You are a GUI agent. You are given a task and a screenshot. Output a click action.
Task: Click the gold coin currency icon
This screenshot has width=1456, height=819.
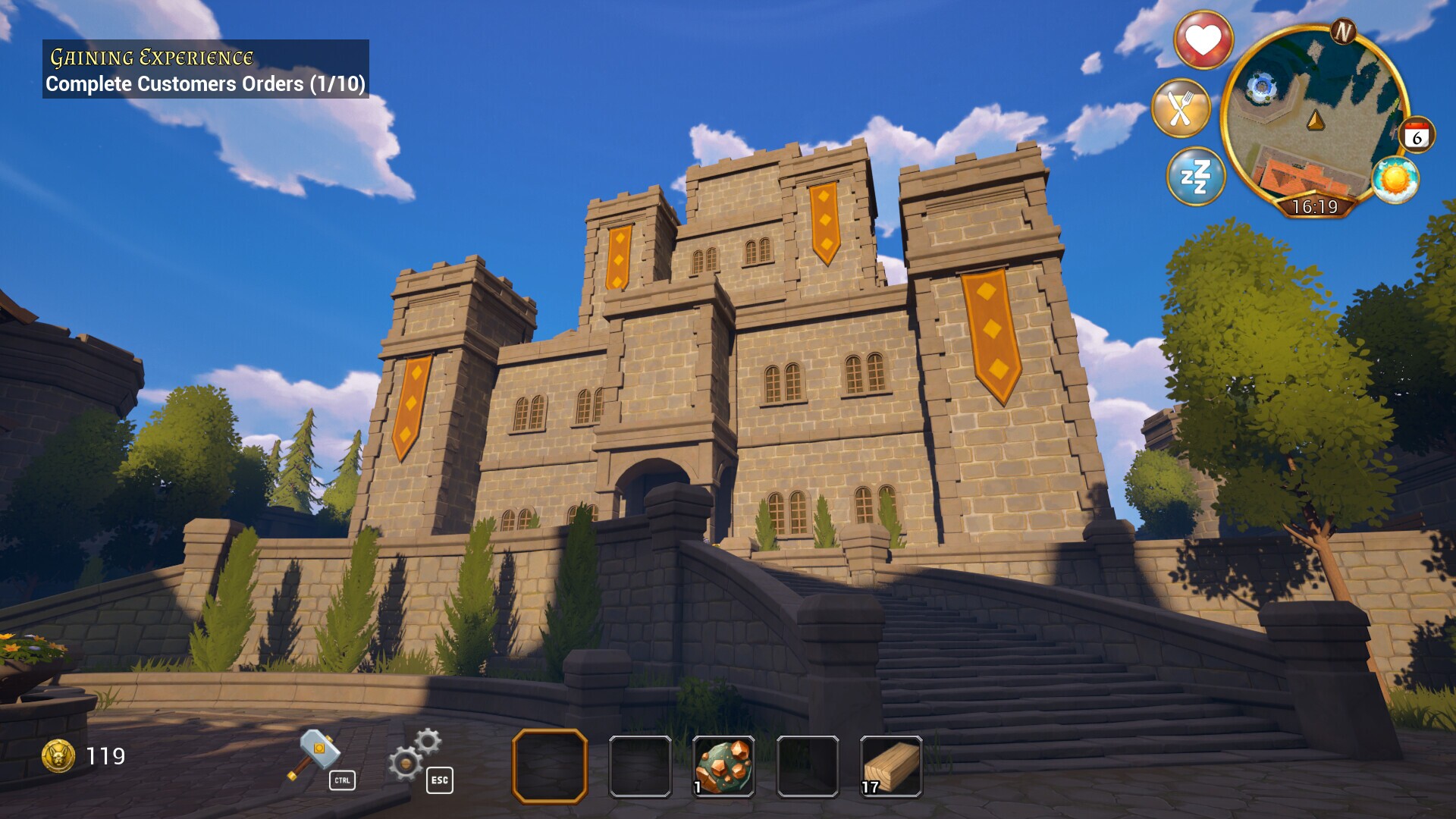(58, 756)
